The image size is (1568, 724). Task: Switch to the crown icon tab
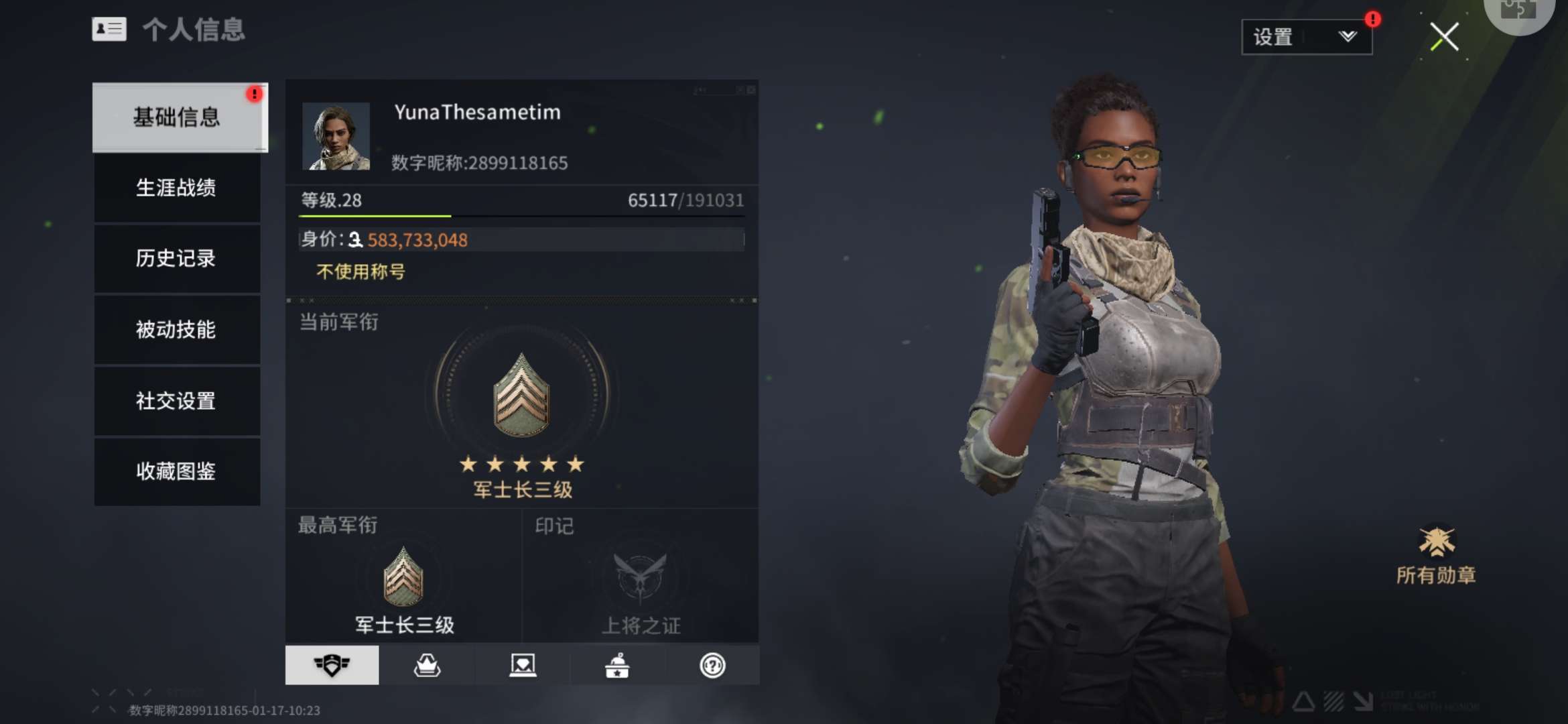[x=427, y=665]
